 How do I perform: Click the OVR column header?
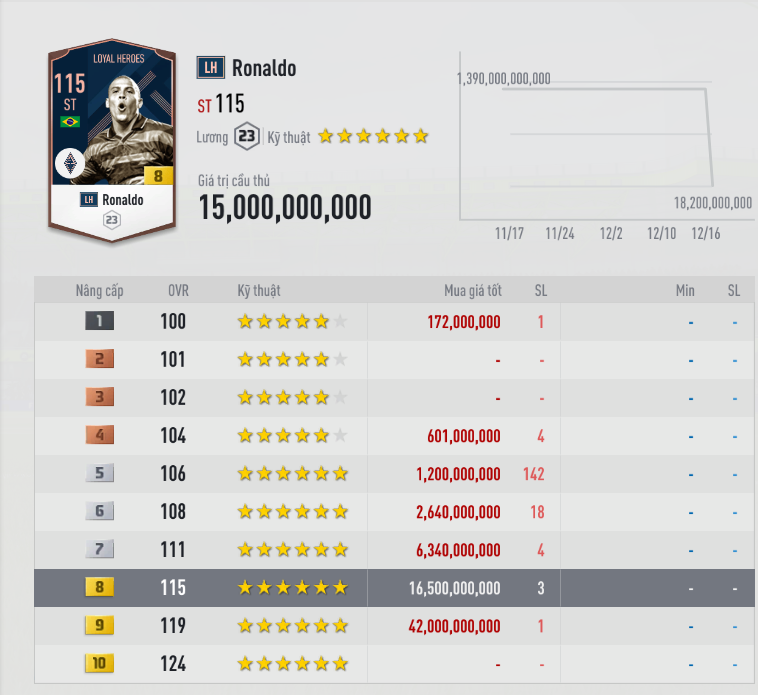[x=178, y=290]
